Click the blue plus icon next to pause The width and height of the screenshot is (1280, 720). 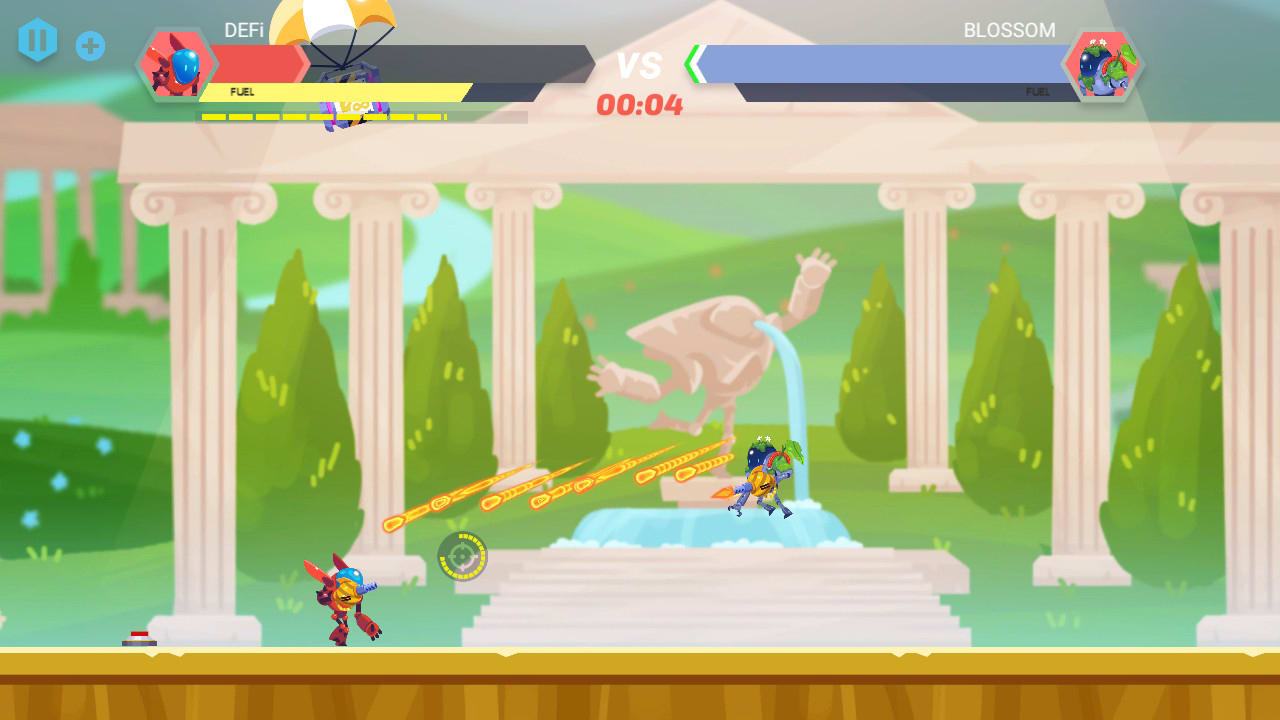pos(91,44)
